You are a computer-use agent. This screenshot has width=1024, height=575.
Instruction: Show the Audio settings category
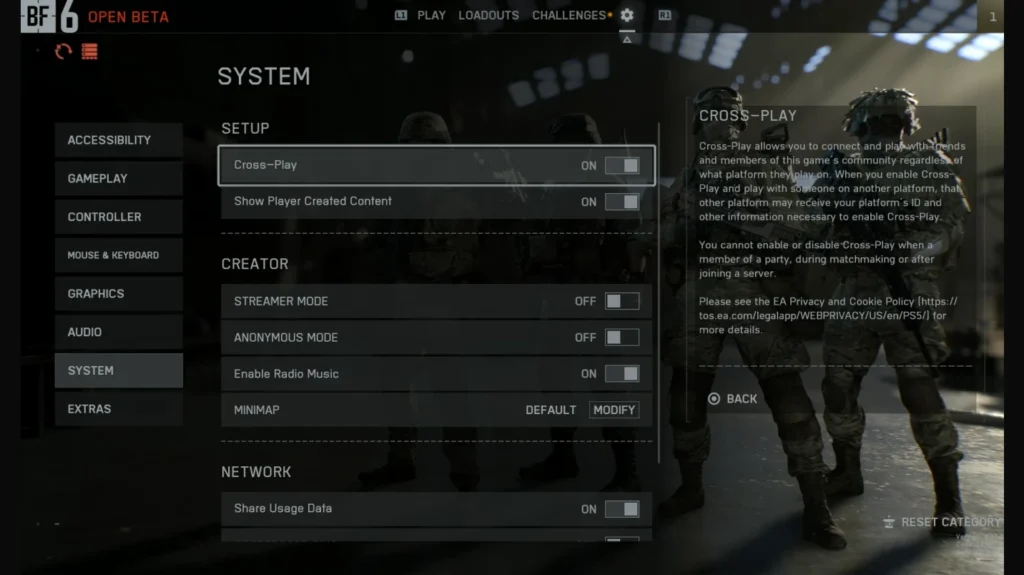[118, 332]
